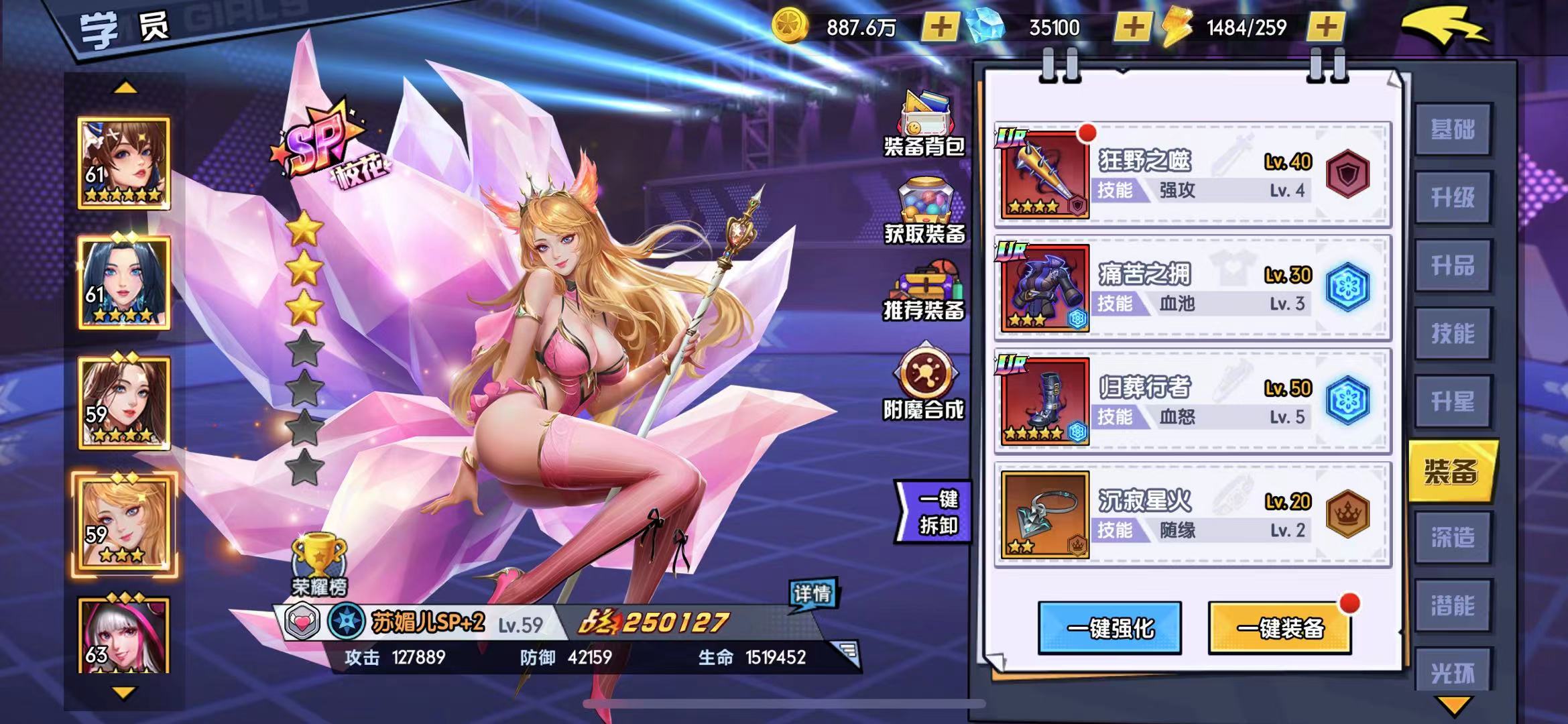Click the 一键装备 button

[x=1279, y=628]
